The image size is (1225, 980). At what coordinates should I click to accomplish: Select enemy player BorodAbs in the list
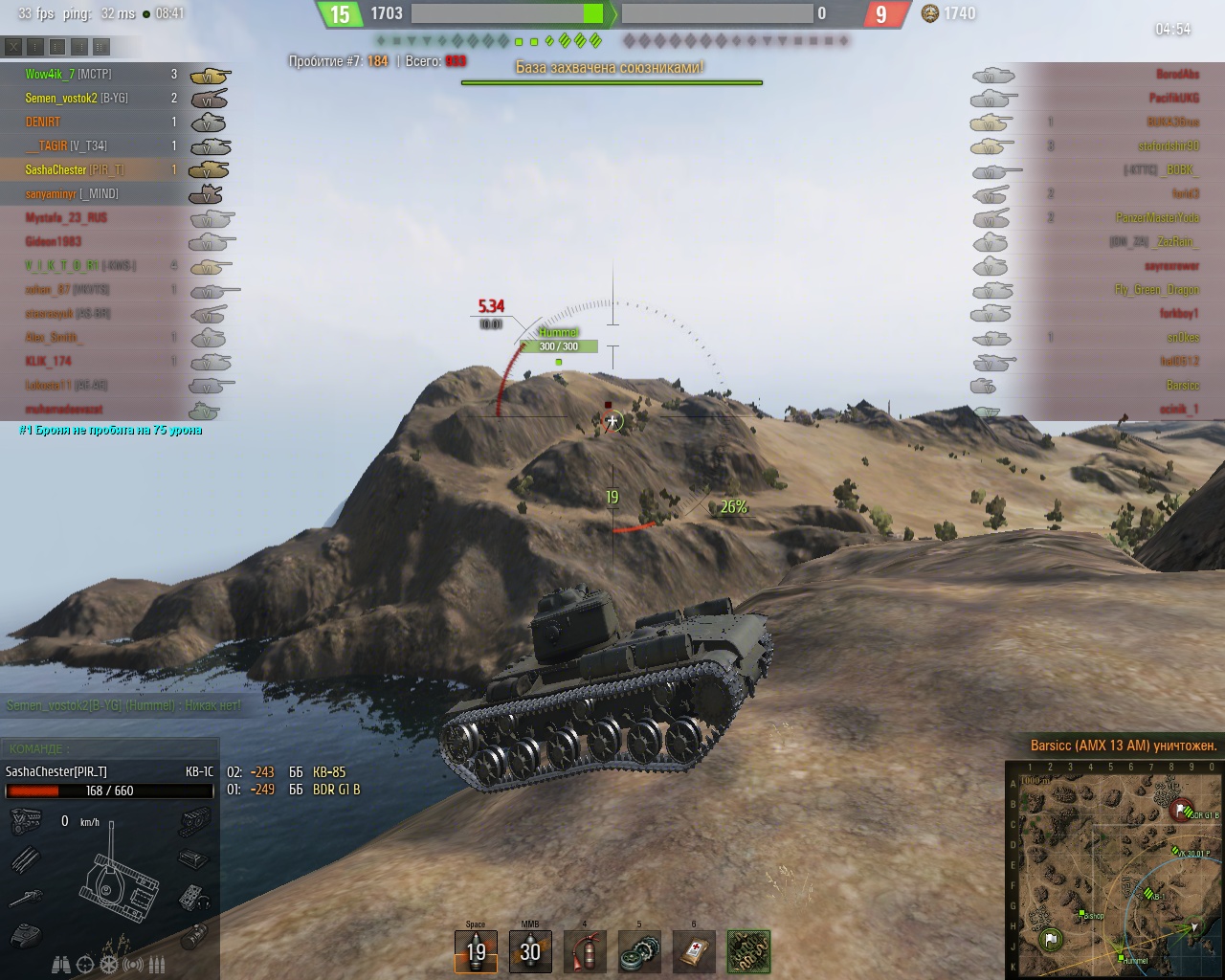coord(1177,74)
